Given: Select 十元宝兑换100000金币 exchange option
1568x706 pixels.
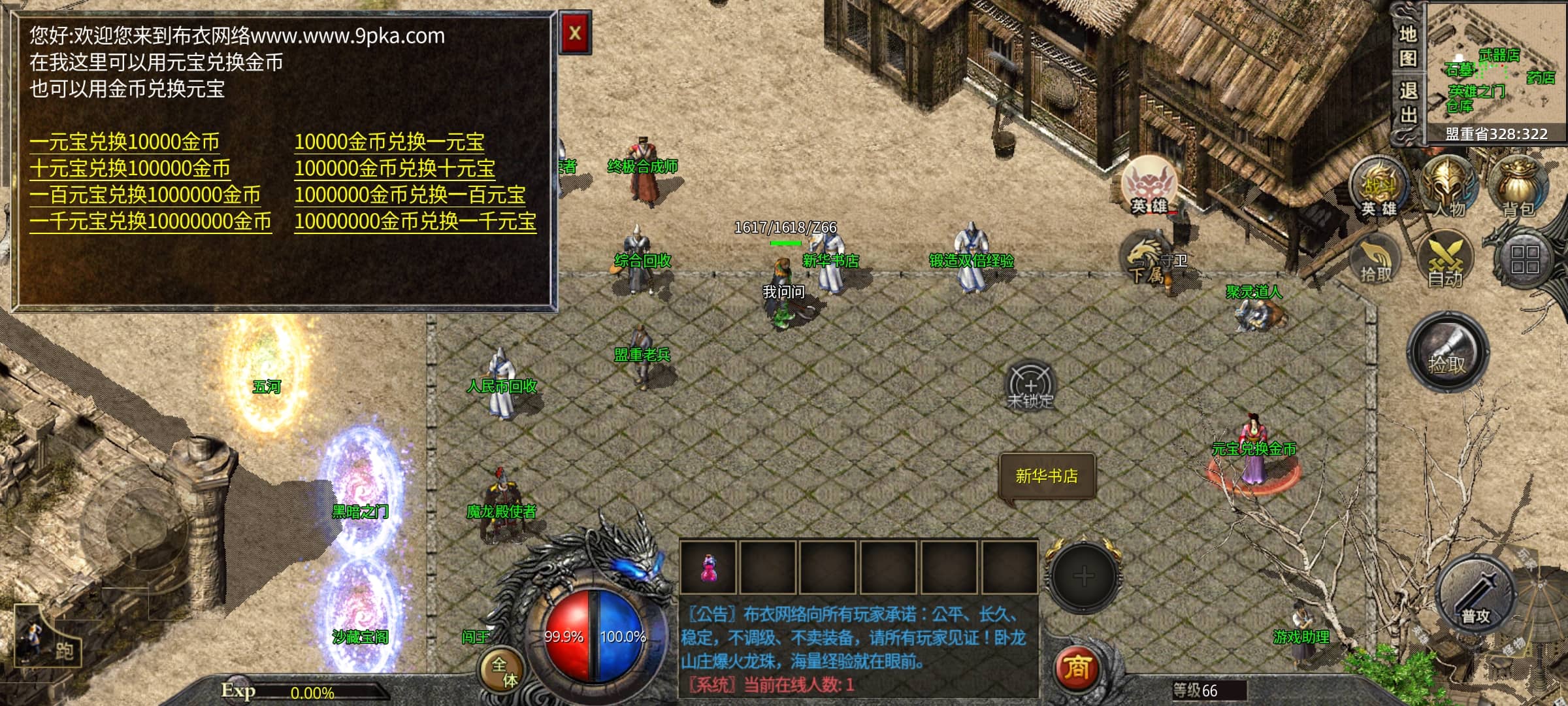Looking at the screenshot, I should [129, 169].
